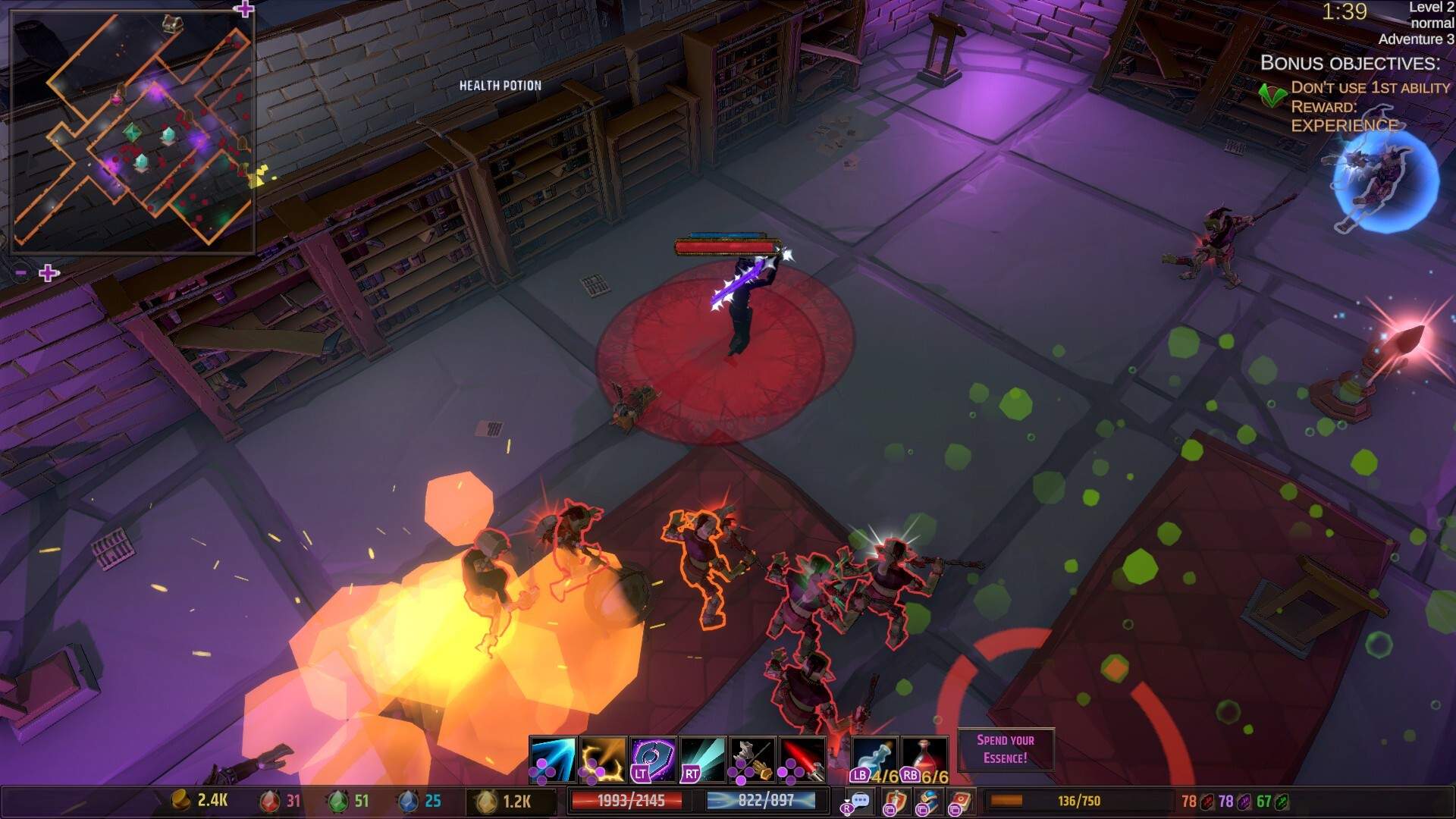
Task: Use the red health potion
Action: [x=925, y=758]
